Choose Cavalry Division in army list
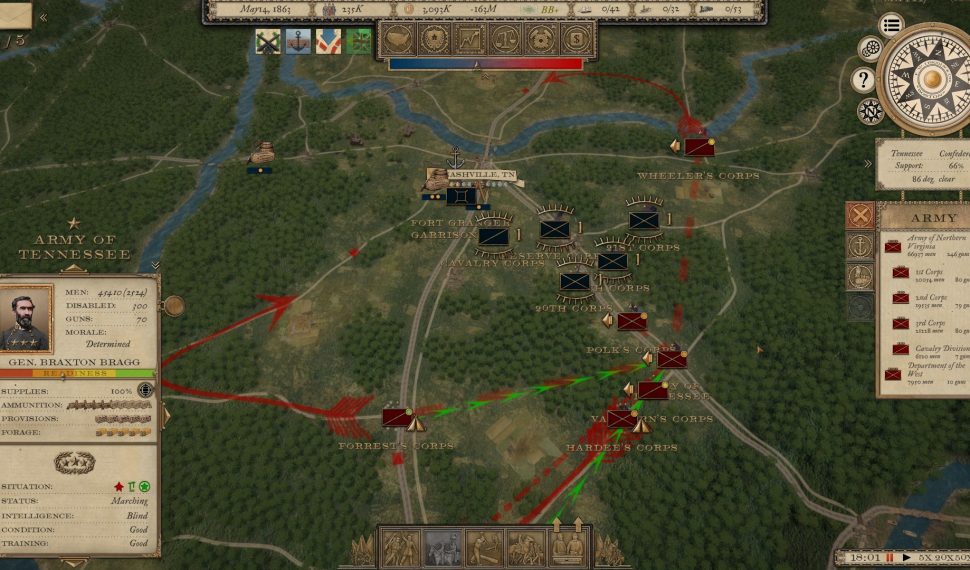The height and width of the screenshot is (570, 970). point(932,350)
